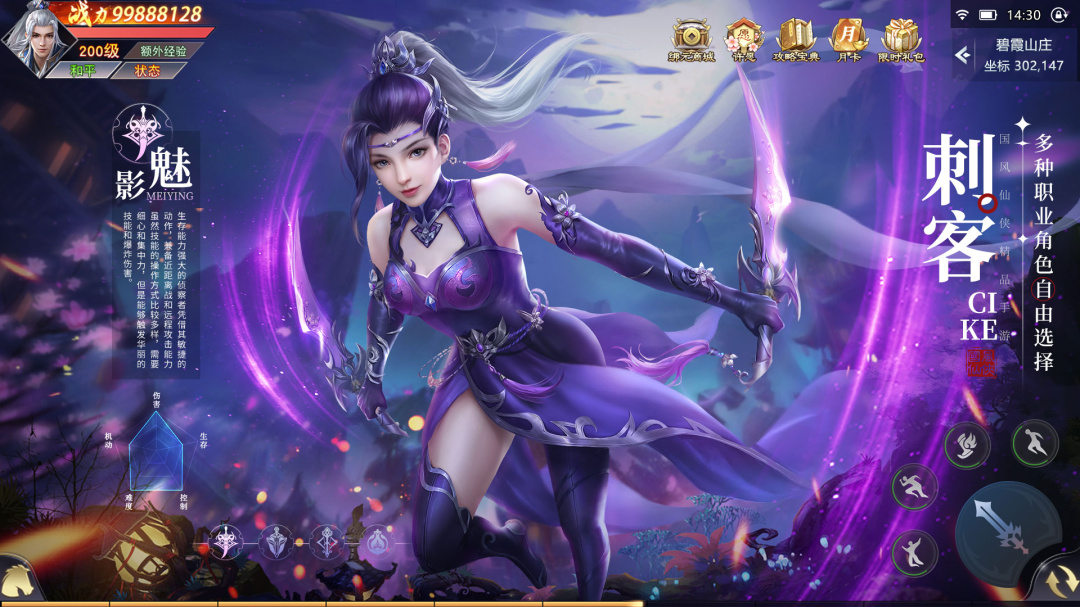Open the 许愿 wish icon
The height and width of the screenshot is (607, 1080).
pyautogui.click(x=743, y=40)
